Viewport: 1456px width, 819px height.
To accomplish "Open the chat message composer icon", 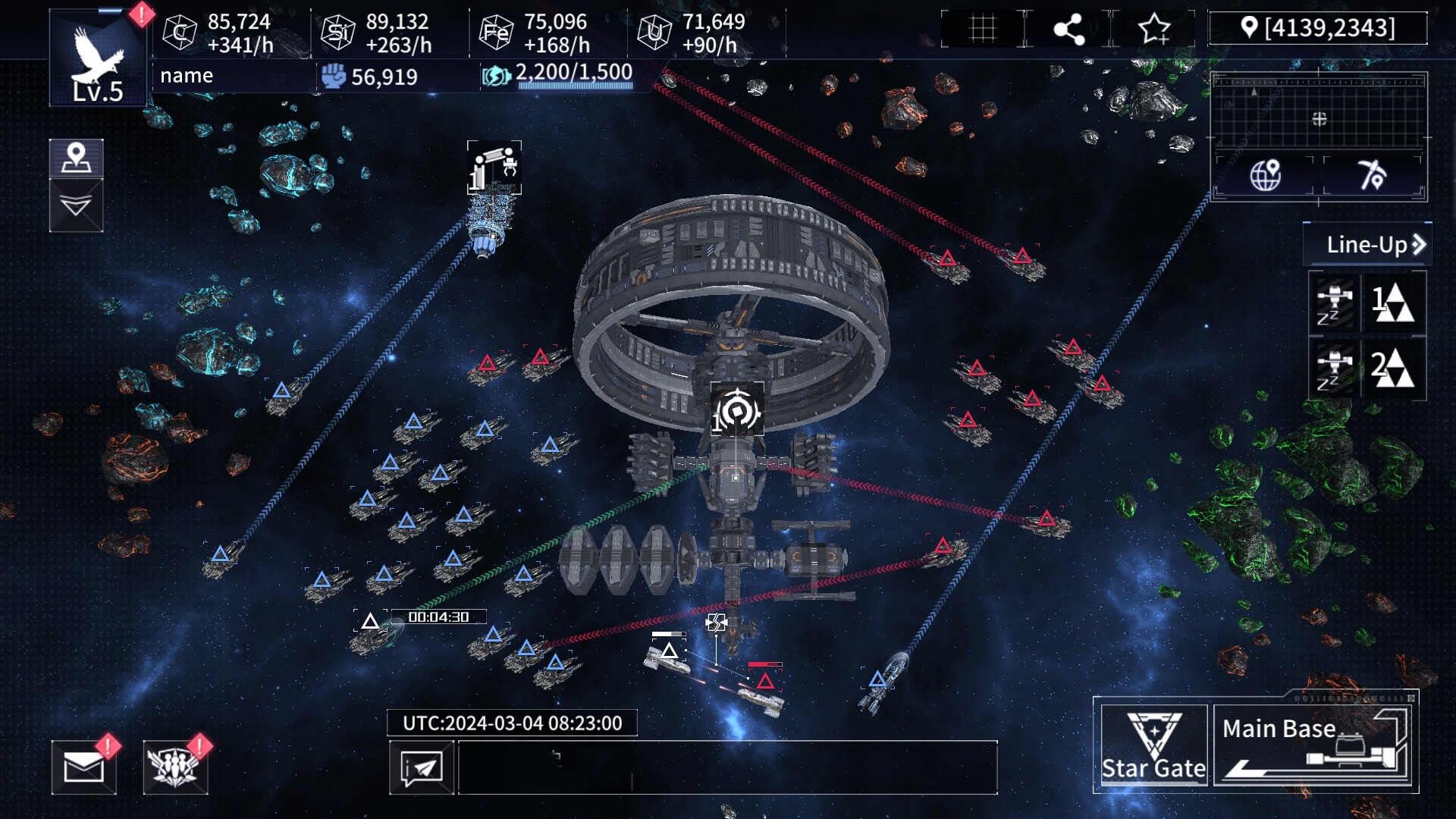I will pyautogui.click(x=422, y=767).
